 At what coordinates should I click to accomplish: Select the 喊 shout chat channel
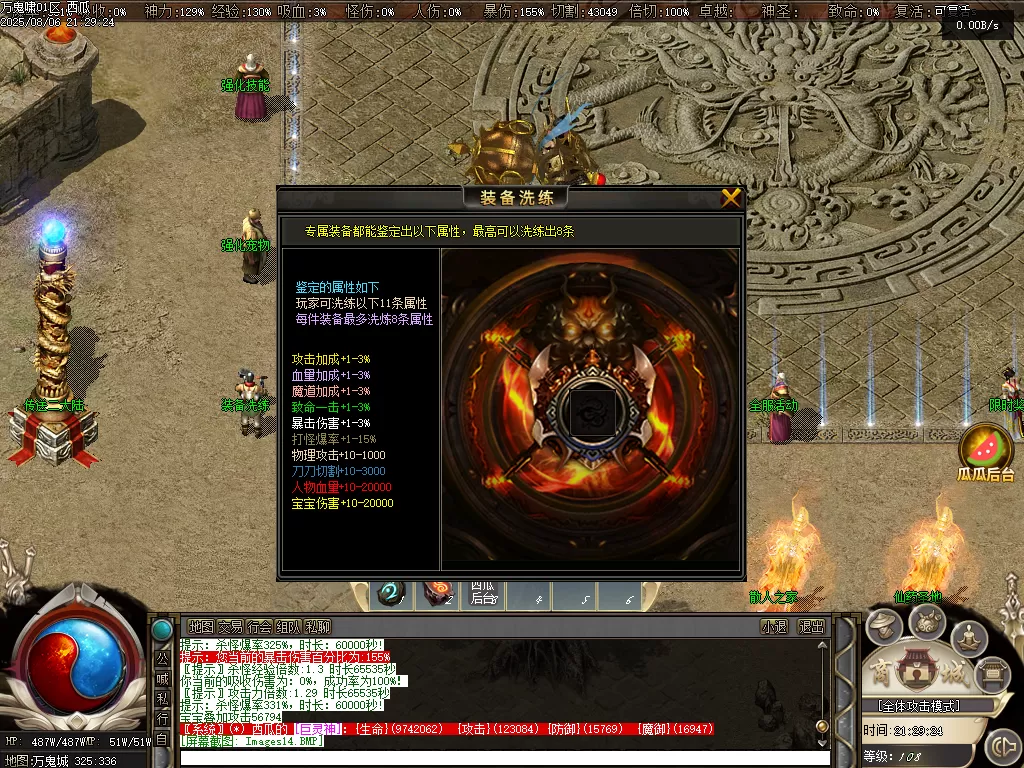162,678
